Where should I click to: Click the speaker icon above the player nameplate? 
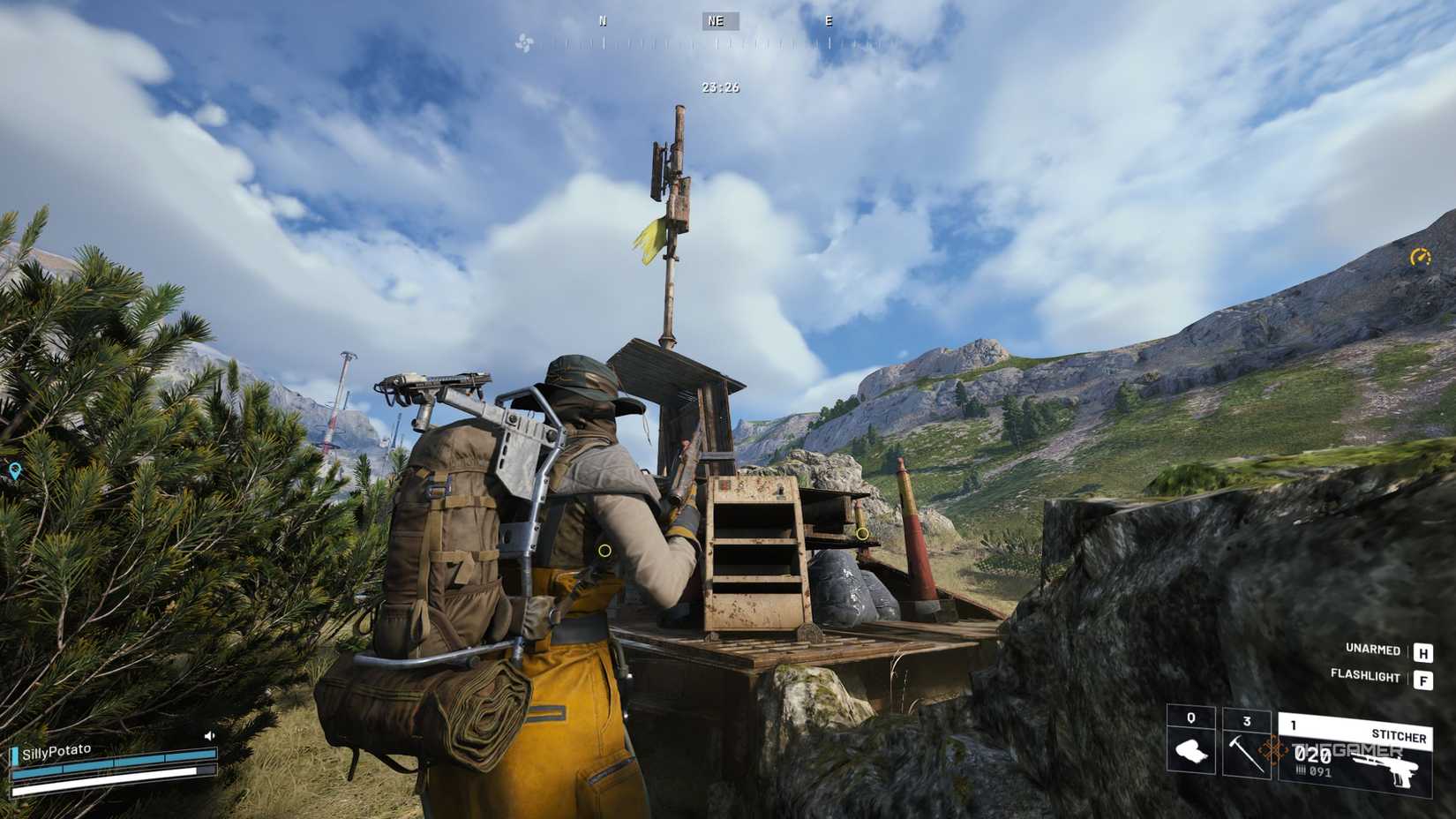point(209,735)
